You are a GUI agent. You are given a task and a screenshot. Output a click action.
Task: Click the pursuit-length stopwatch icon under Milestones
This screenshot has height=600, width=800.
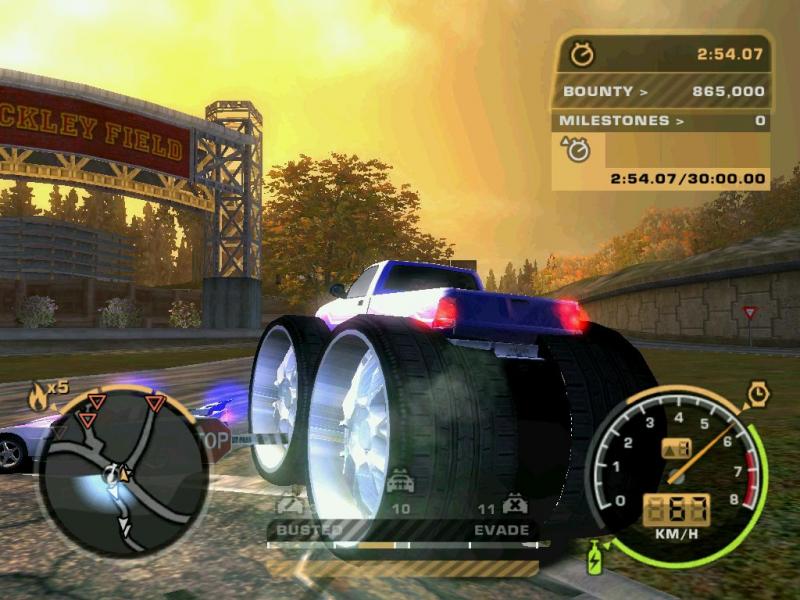tap(577, 150)
